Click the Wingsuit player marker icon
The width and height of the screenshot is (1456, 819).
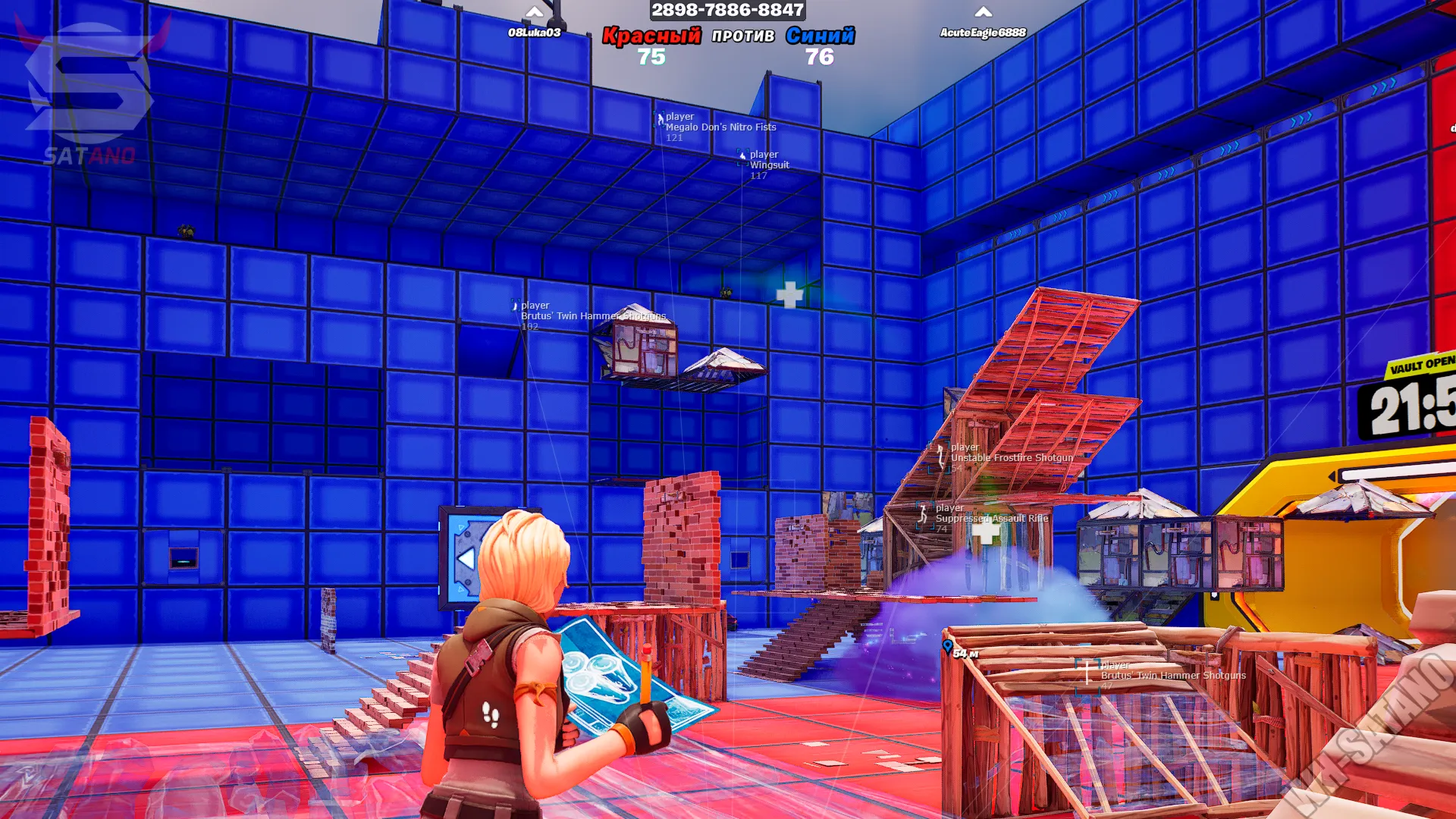pos(742,157)
